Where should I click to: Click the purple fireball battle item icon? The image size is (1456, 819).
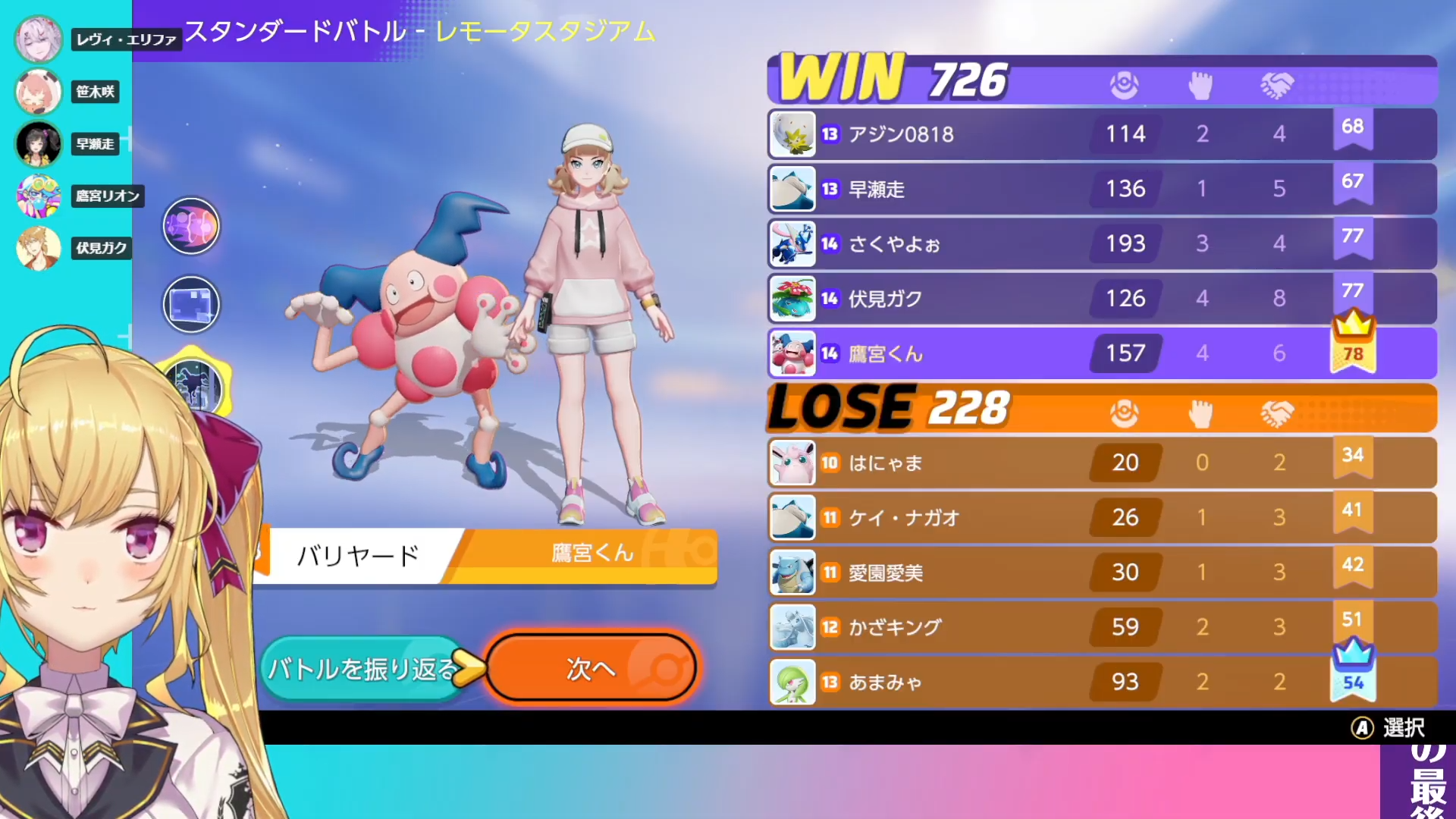[x=191, y=225]
